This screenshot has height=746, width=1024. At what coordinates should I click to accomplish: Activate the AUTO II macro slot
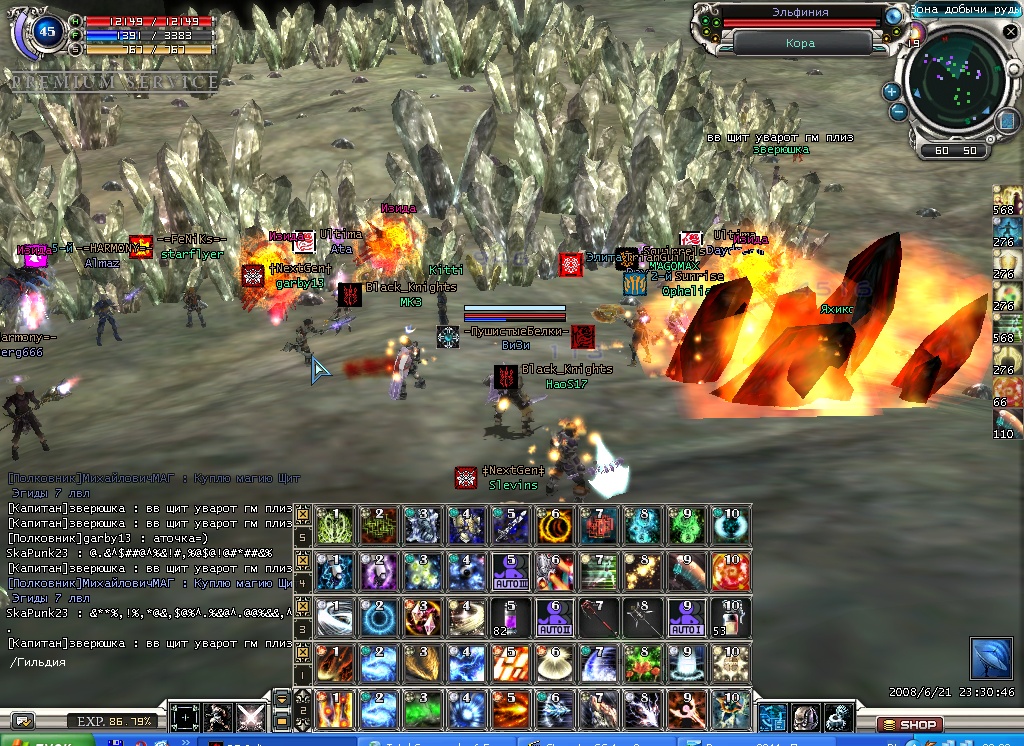click(552, 618)
